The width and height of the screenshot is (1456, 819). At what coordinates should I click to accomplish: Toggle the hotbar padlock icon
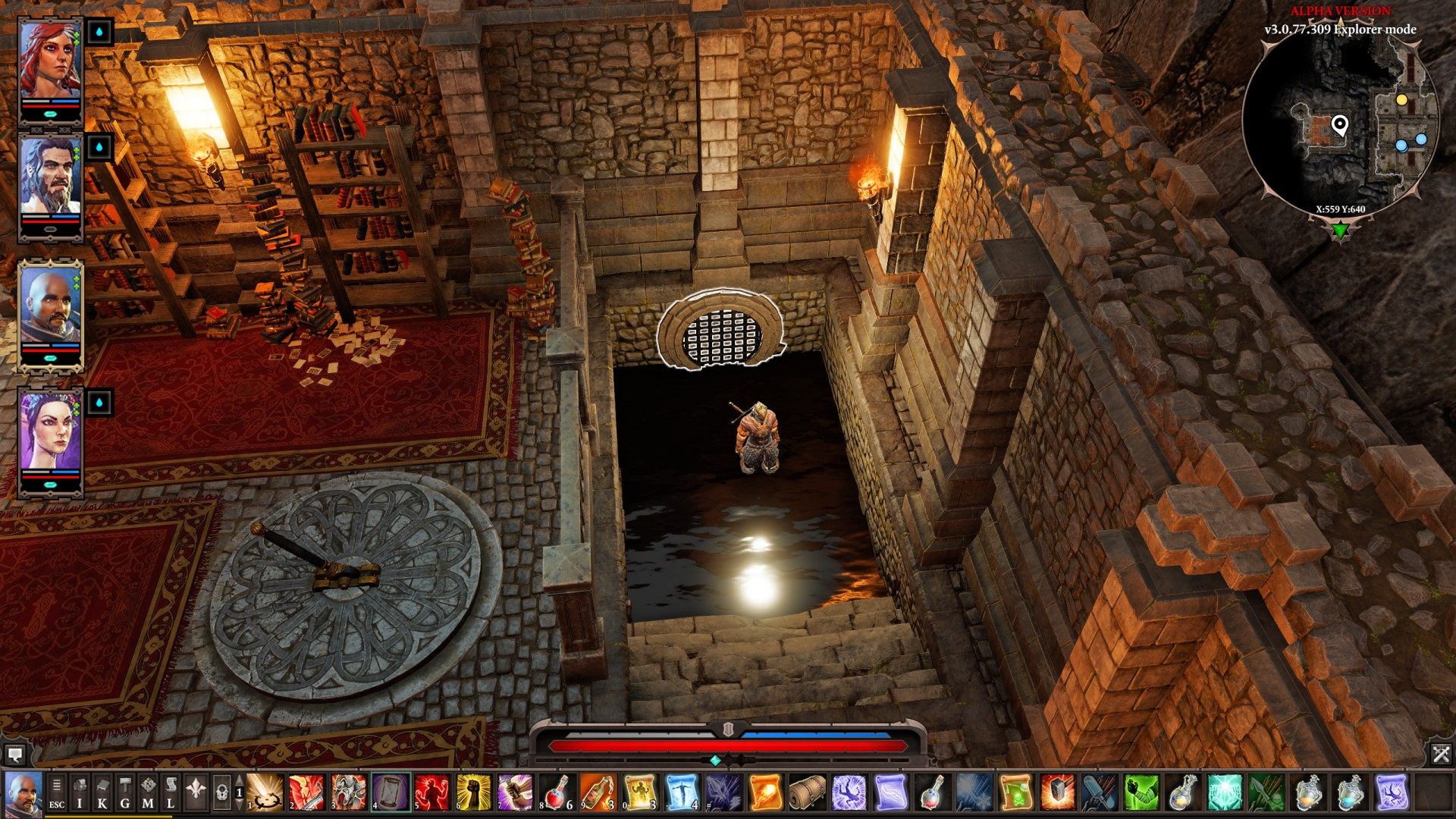(x=221, y=792)
